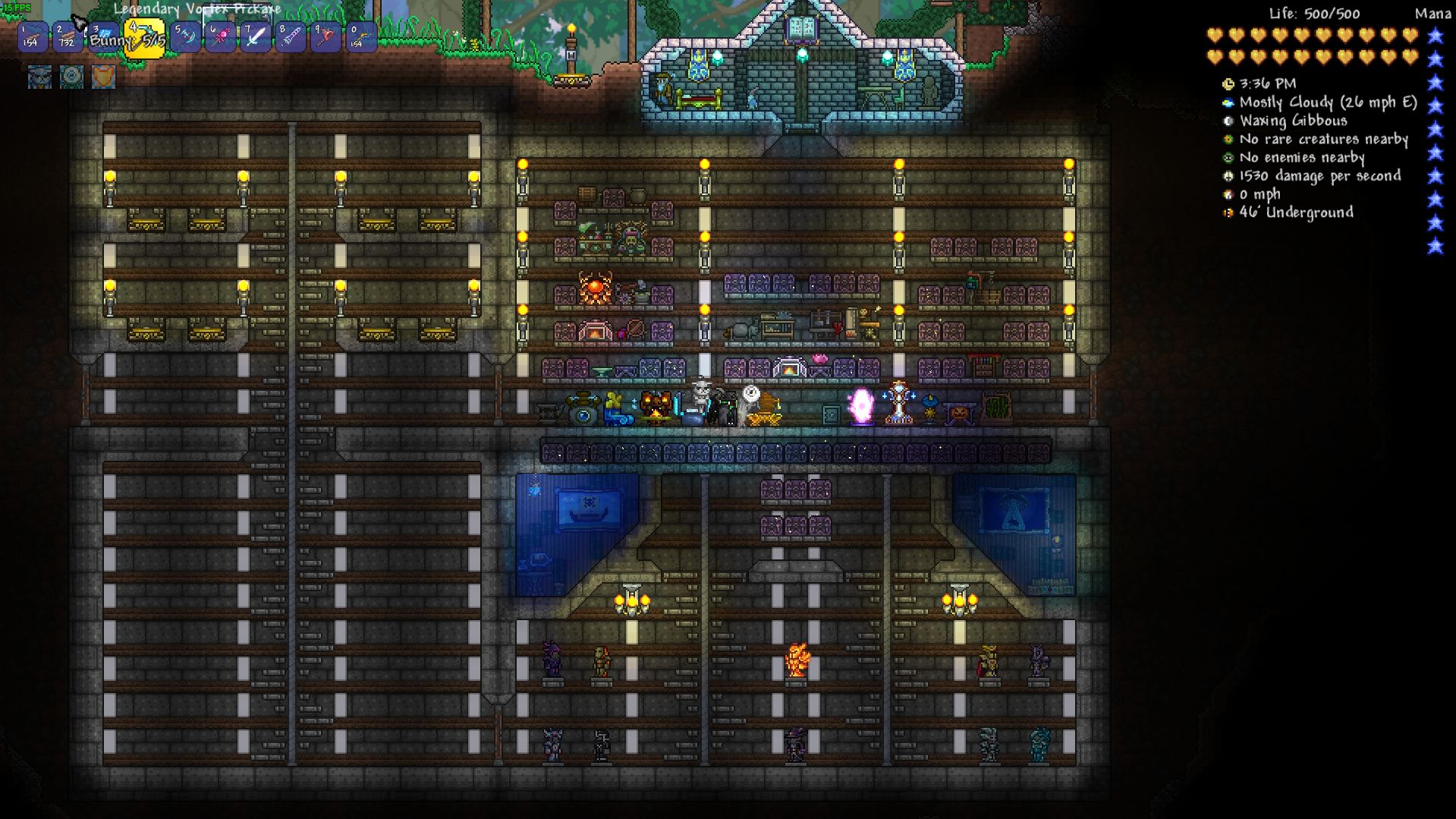Click the Mostly Cloudy weather icon
This screenshot has height=819, width=1456.
1228,102
